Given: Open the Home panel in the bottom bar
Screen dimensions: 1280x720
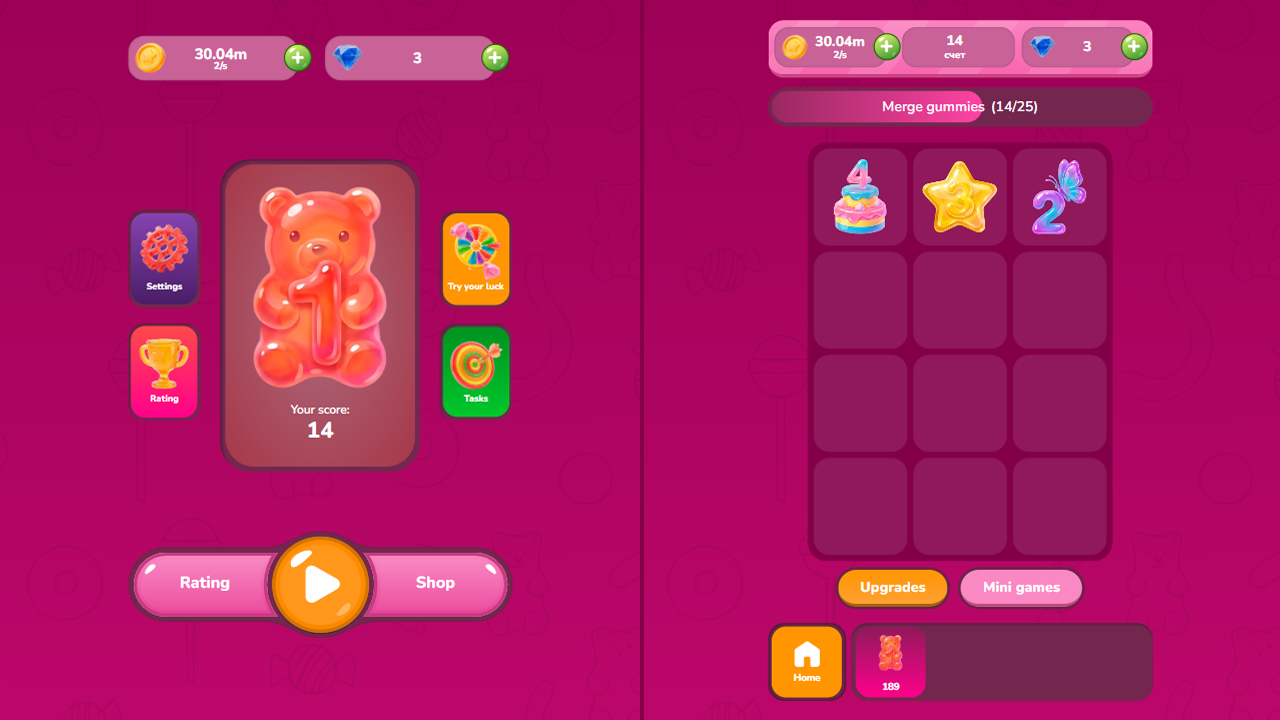Looking at the screenshot, I should tap(807, 662).
